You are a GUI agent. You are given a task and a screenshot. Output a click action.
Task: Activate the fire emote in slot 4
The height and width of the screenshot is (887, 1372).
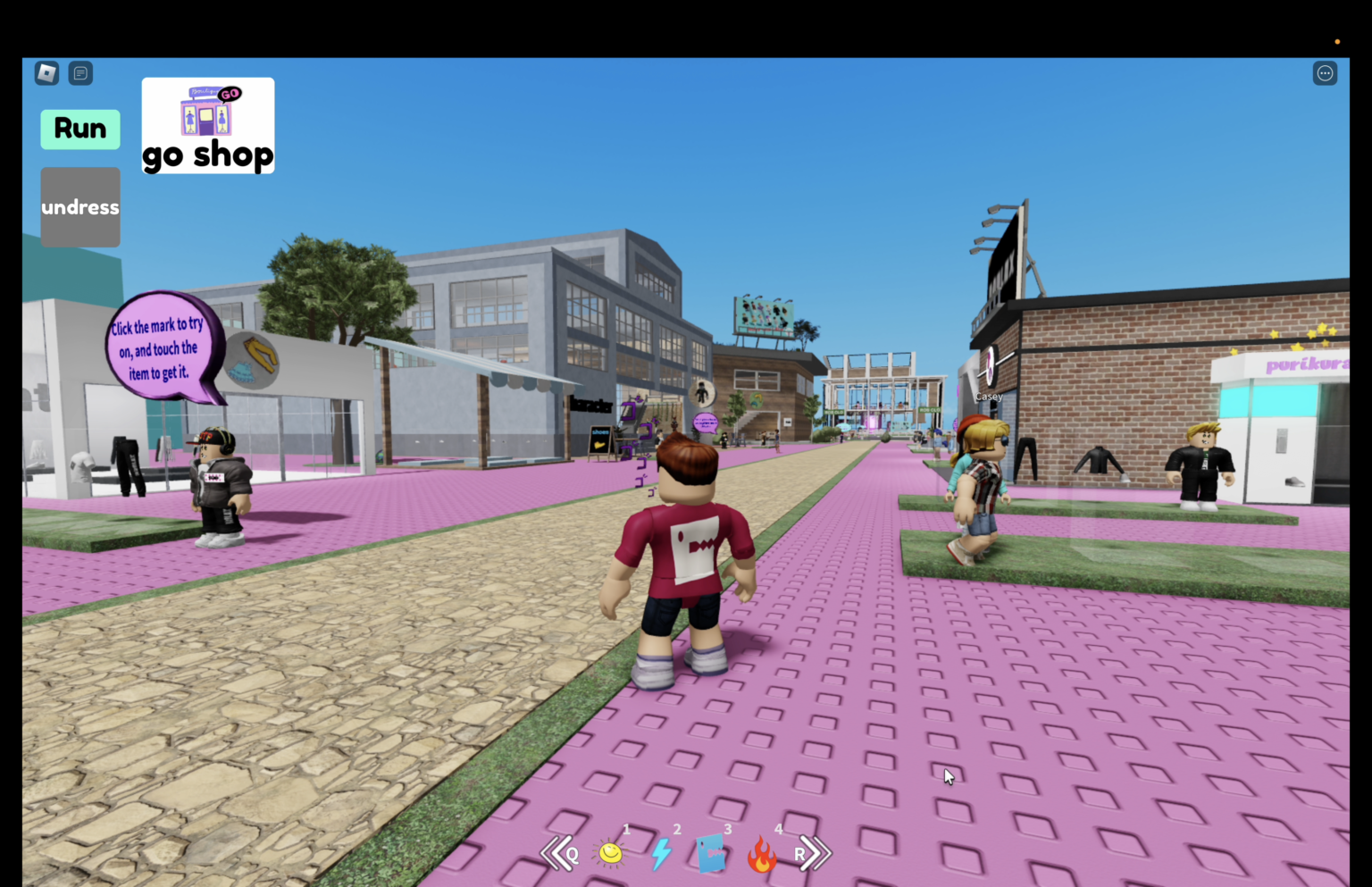coord(763,853)
